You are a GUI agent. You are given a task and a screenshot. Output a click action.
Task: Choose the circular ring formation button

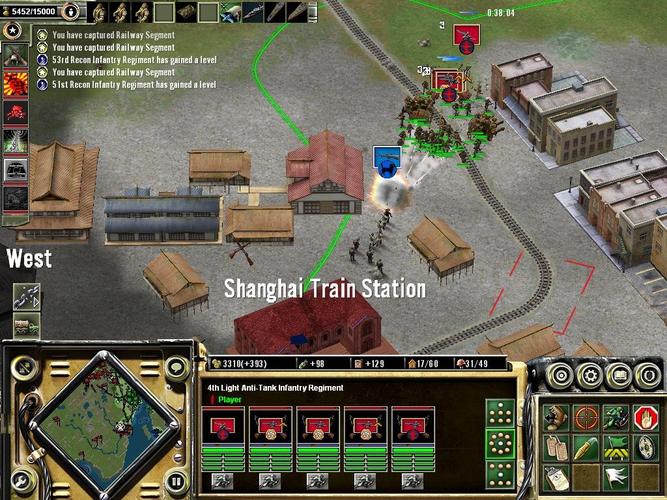(500, 443)
